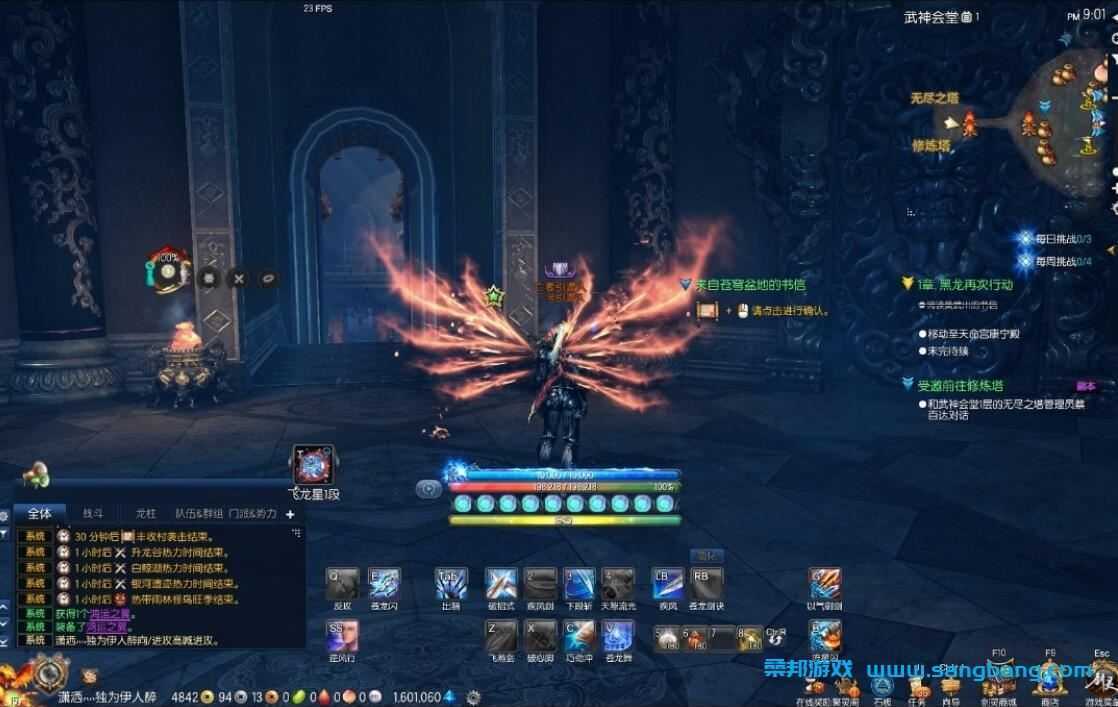
Task: Use the 以气御剑 skill icon
Action: (825, 584)
